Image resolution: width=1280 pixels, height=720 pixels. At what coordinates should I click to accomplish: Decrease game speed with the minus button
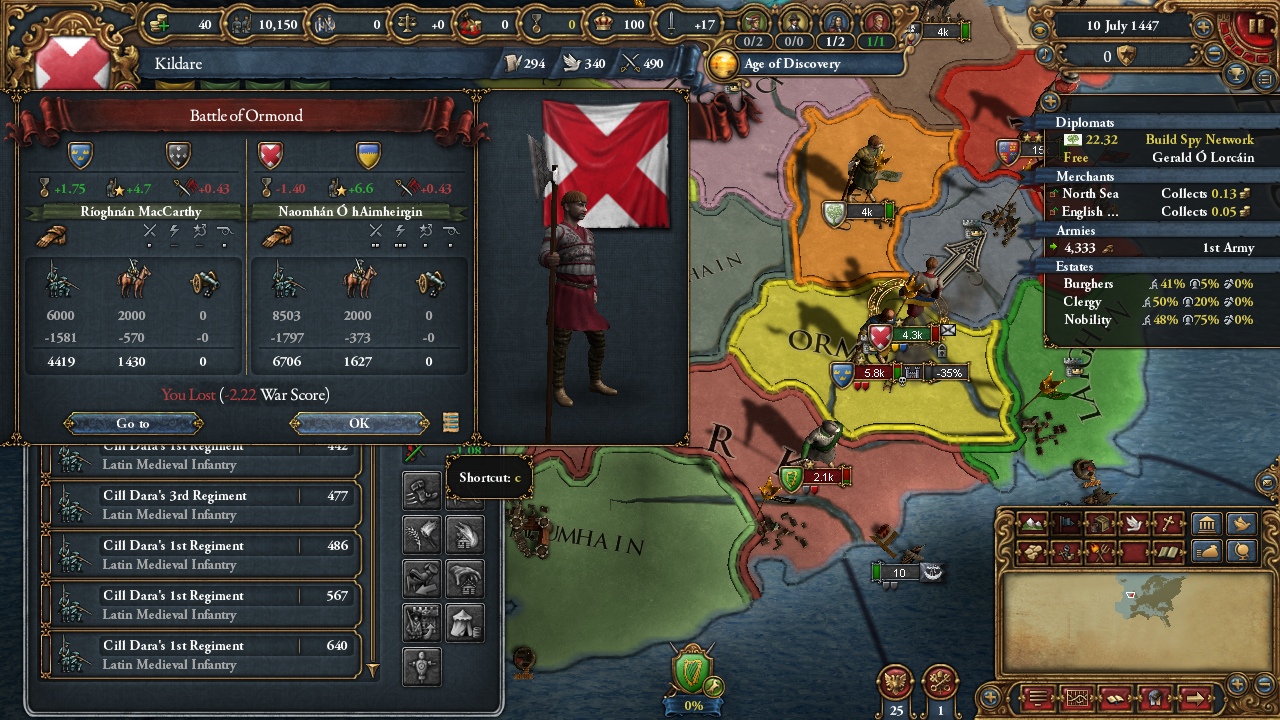1216,54
